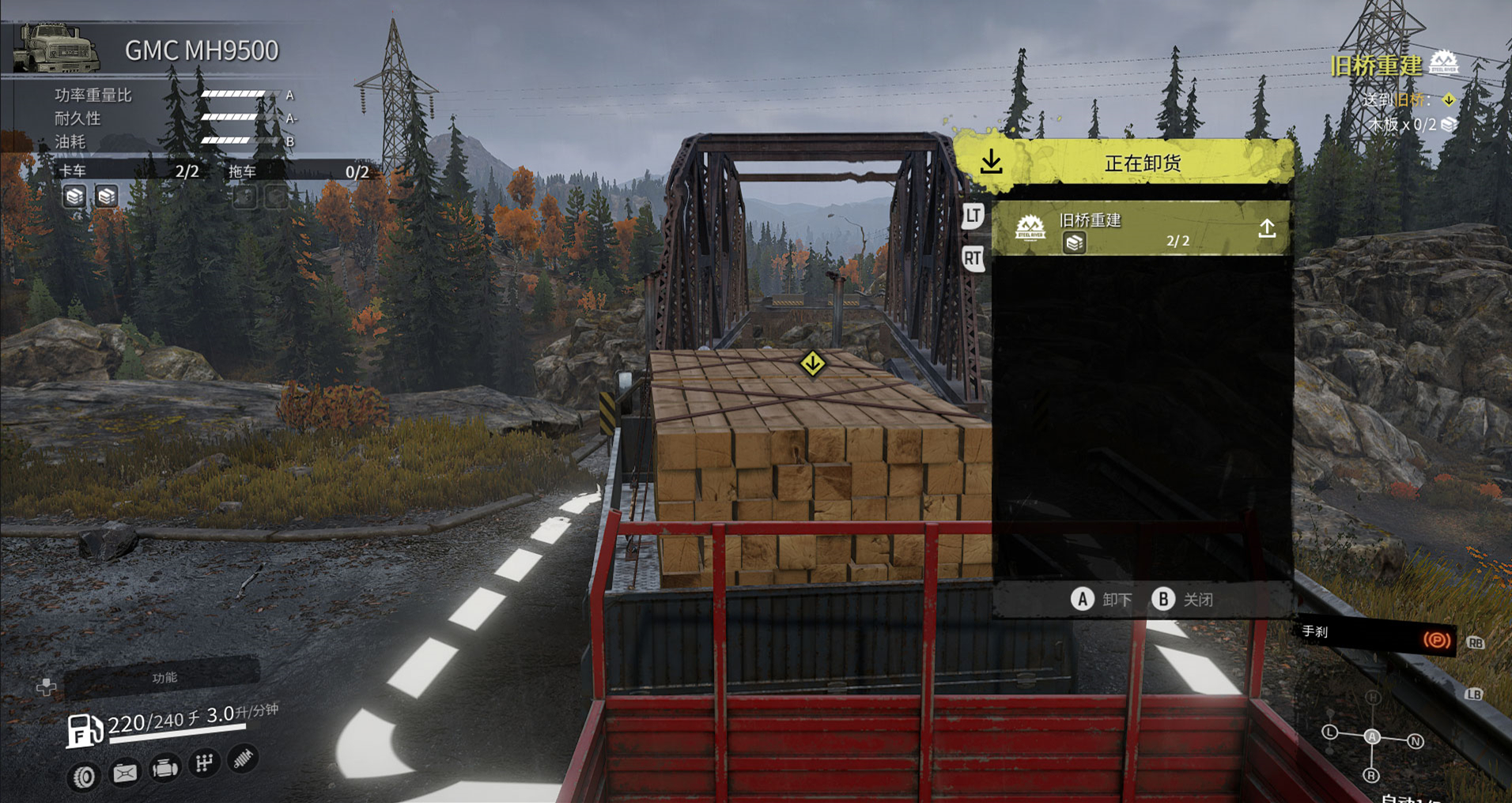Click the upload arrow on 旧桥重建 row
The width and height of the screenshot is (1512, 803).
click(1267, 229)
